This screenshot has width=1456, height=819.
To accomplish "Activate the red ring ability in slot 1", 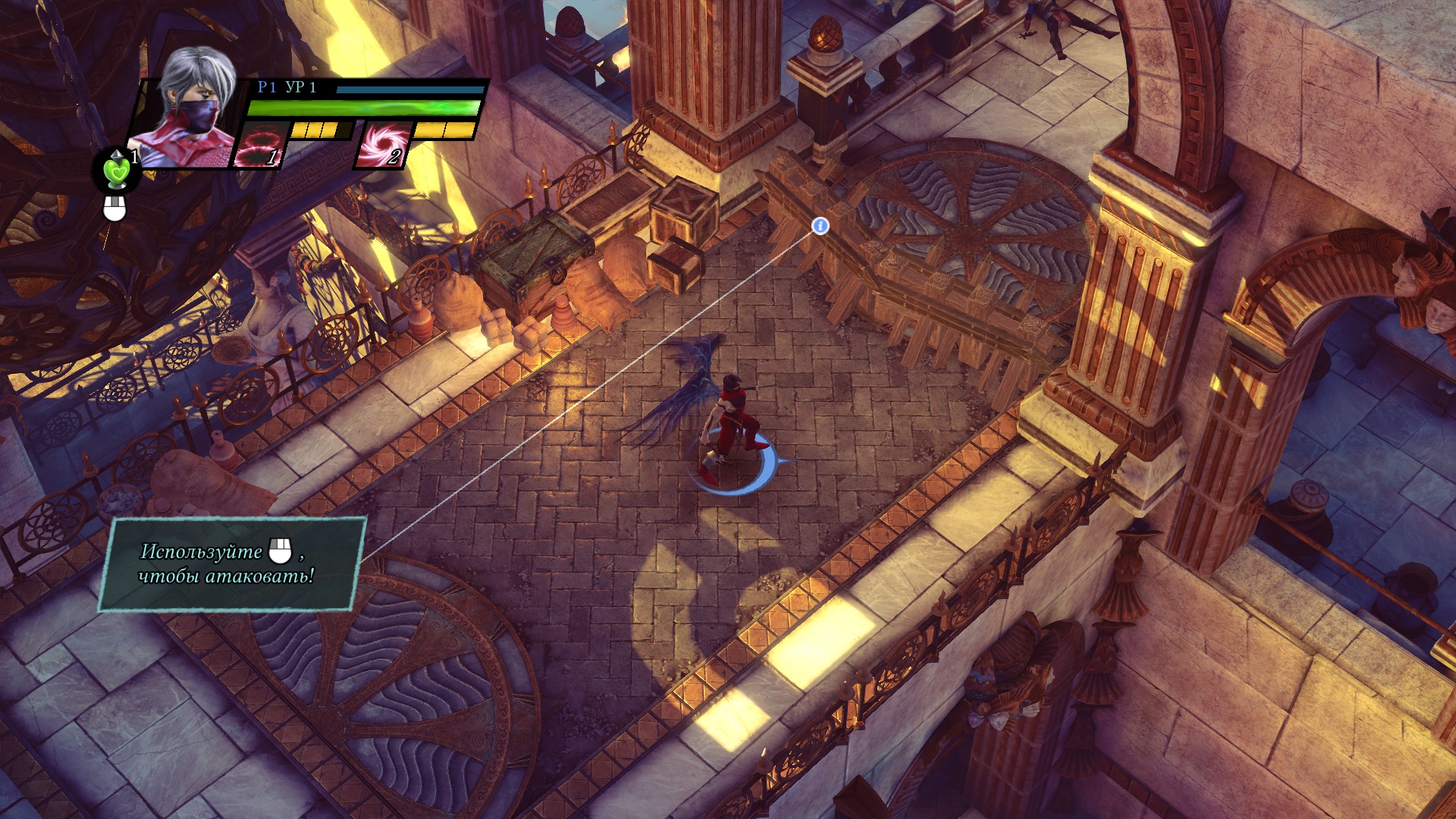I will pyautogui.click(x=260, y=145).
